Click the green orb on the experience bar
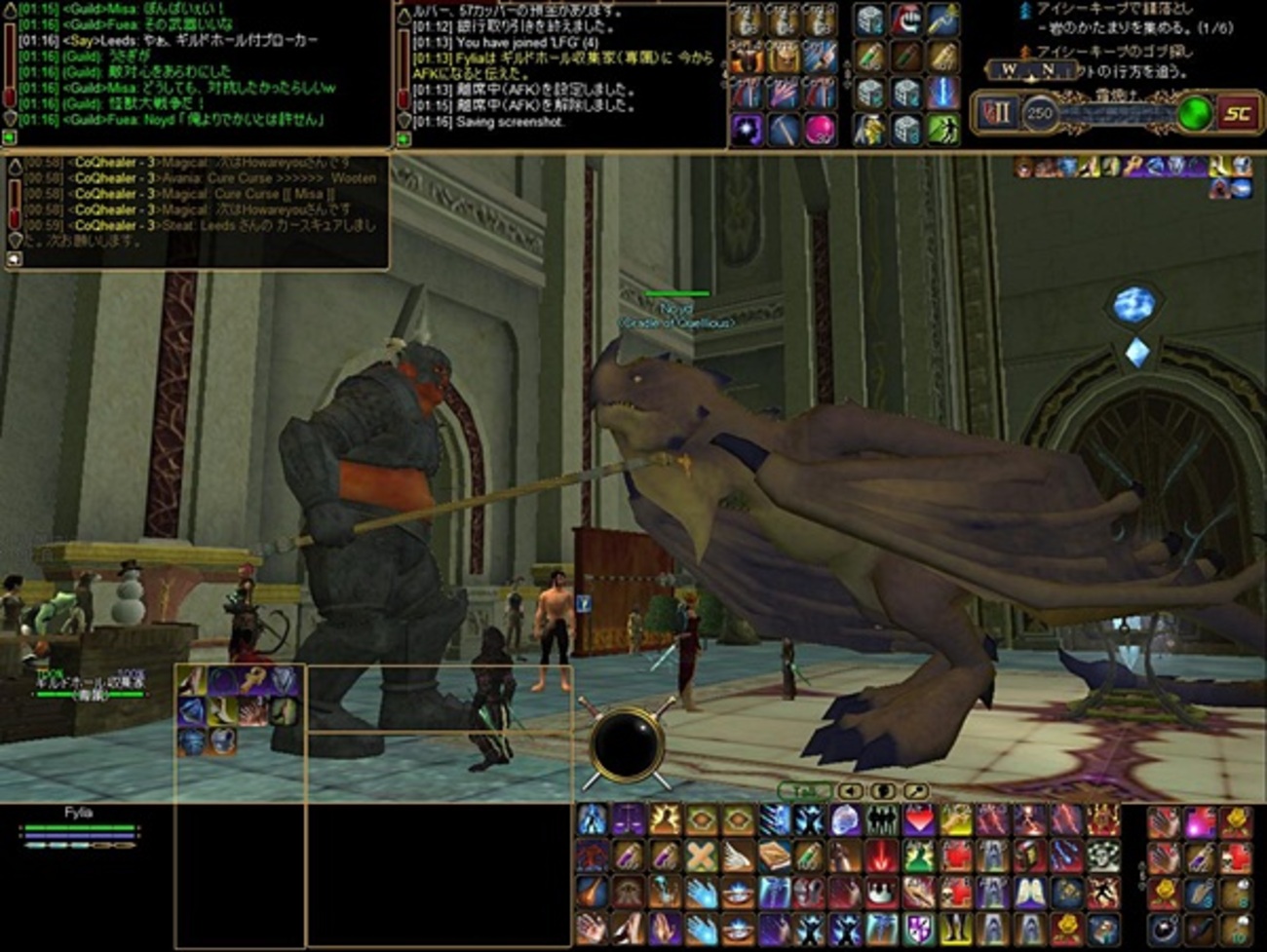This screenshot has width=1267, height=952. (1193, 114)
